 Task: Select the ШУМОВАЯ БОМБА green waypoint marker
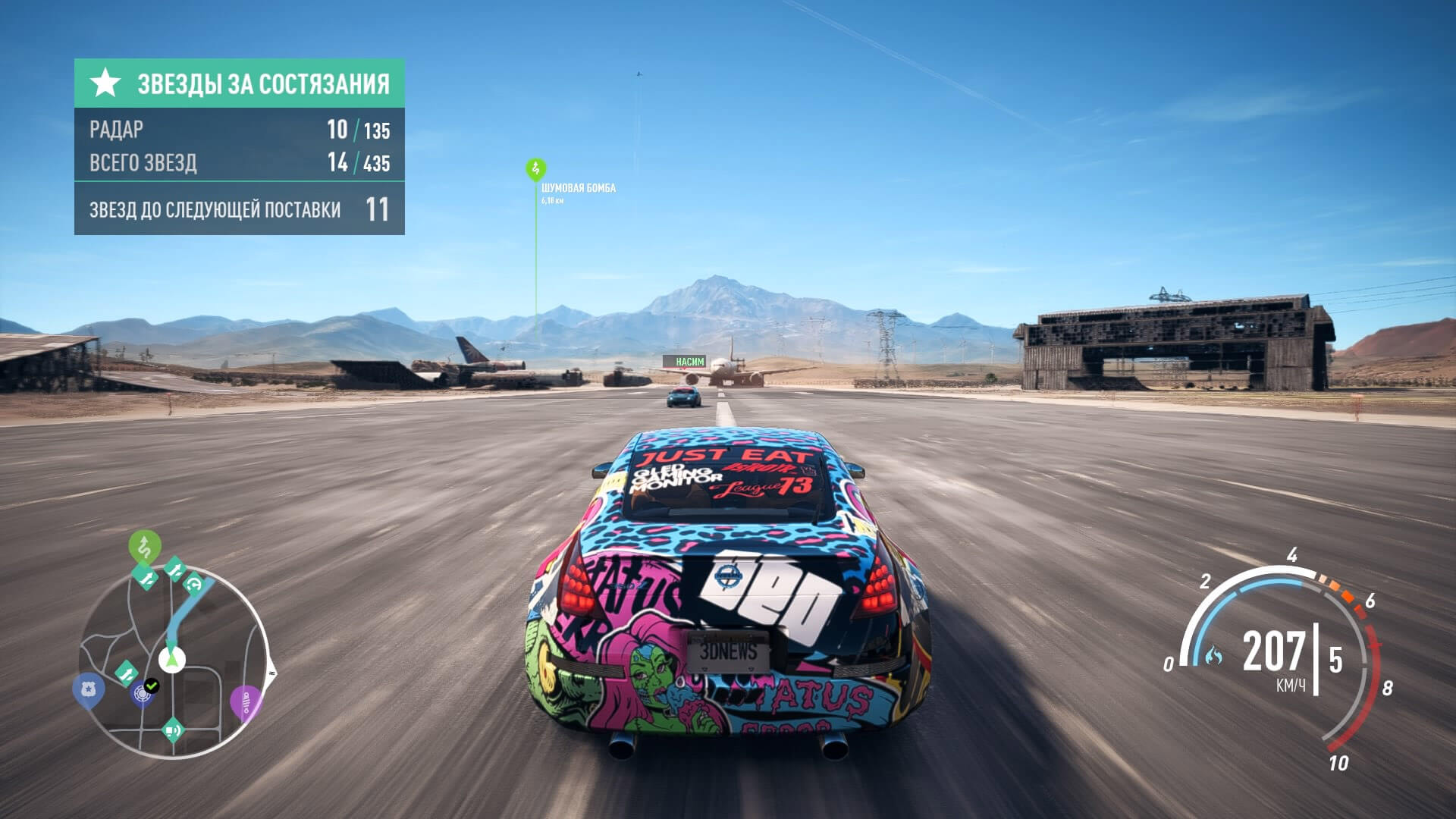(x=535, y=168)
